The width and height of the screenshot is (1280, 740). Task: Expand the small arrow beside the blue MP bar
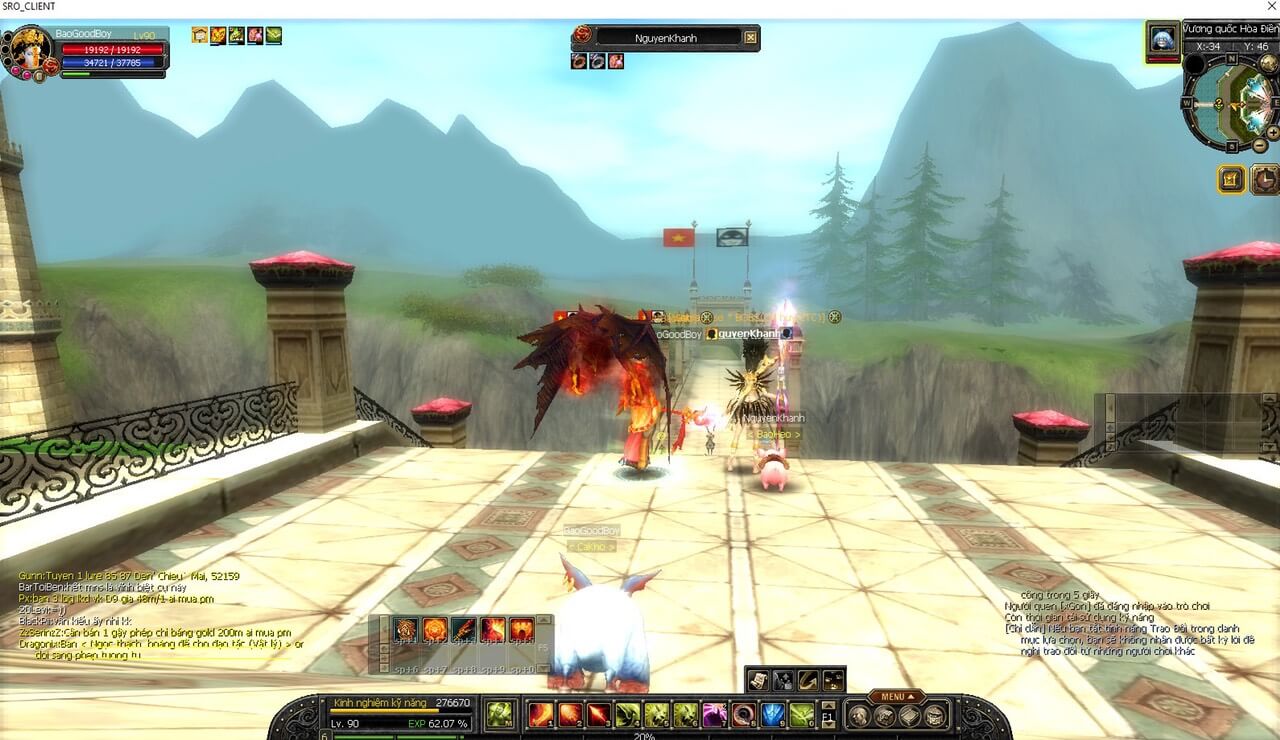point(165,56)
